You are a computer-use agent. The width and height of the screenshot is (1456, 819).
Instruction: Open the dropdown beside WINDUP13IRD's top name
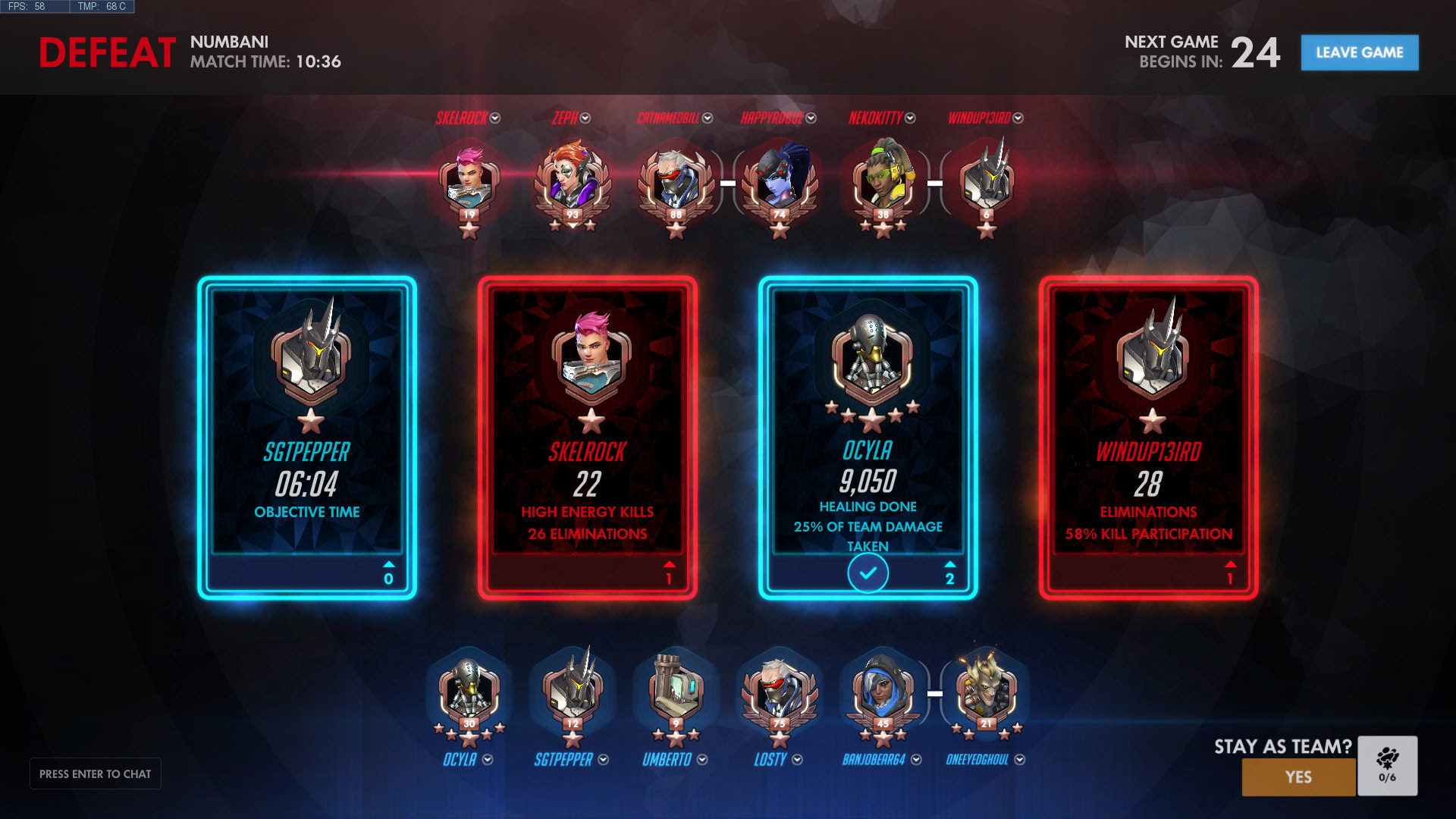[1018, 118]
